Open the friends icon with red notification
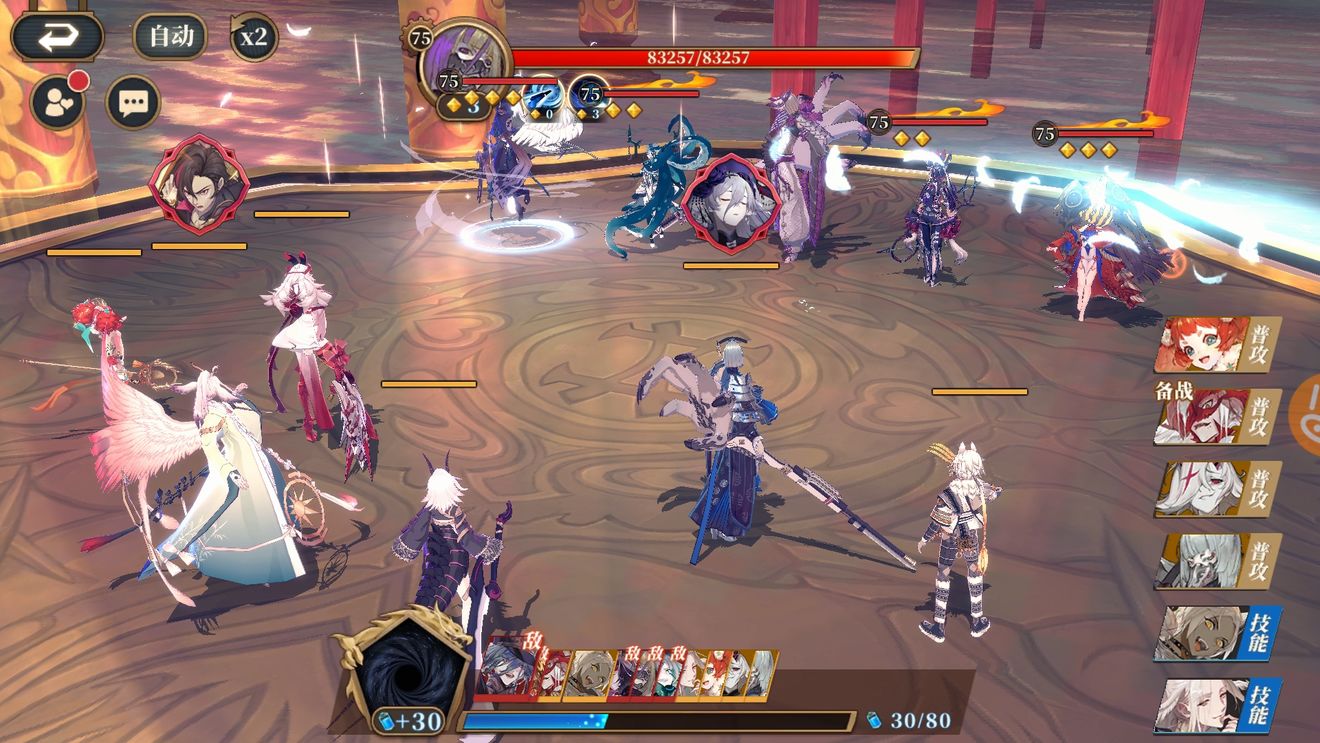1320x743 pixels. (57, 101)
